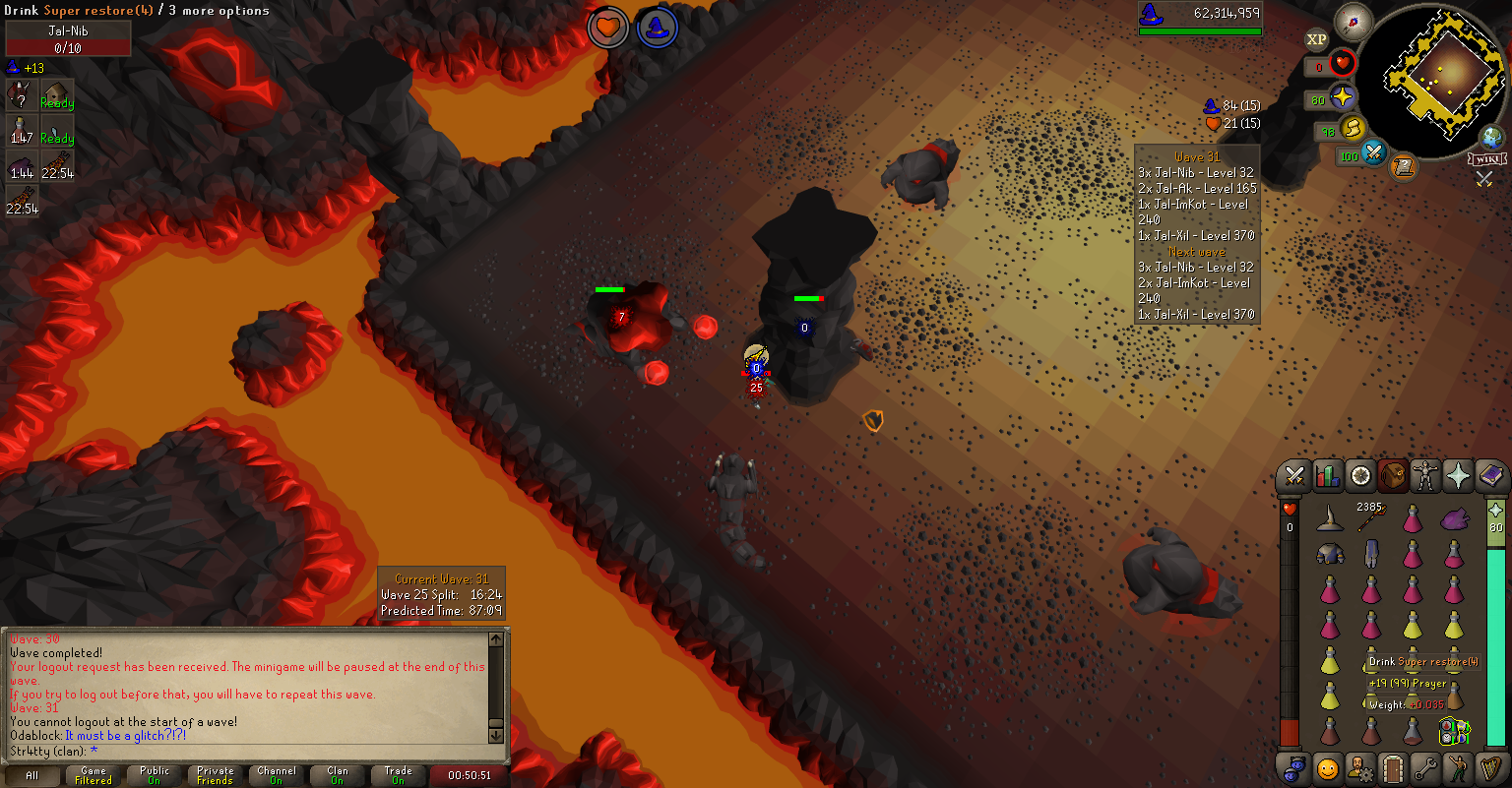Switch to the Clan chat tab

pos(338,775)
